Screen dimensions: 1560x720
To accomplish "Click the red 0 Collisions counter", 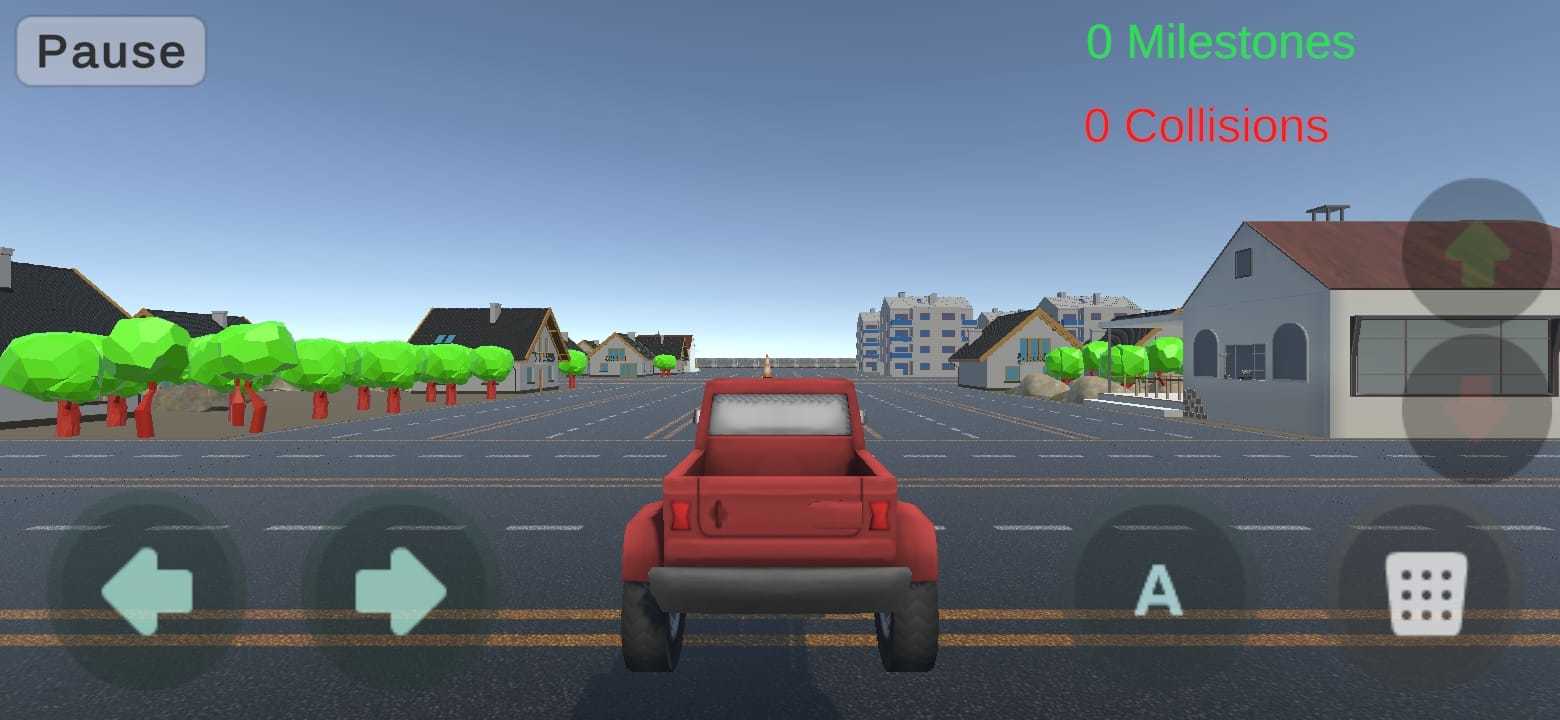I will tap(1206, 125).
